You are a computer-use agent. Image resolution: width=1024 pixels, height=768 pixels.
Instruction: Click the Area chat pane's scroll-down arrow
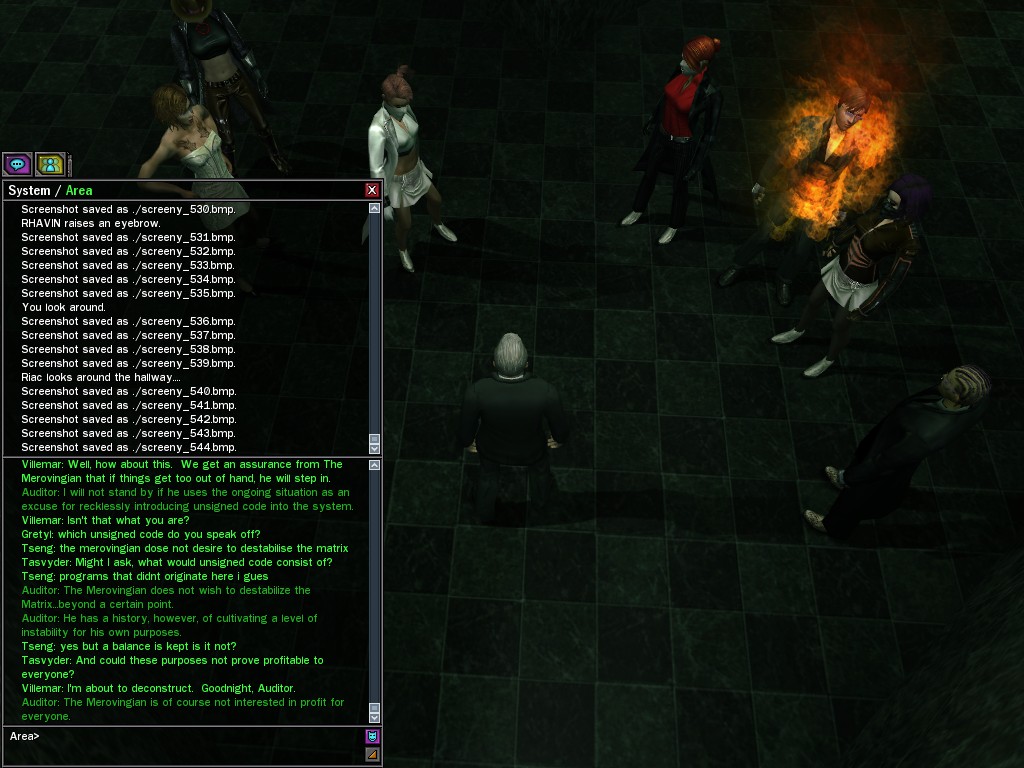(375, 716)
